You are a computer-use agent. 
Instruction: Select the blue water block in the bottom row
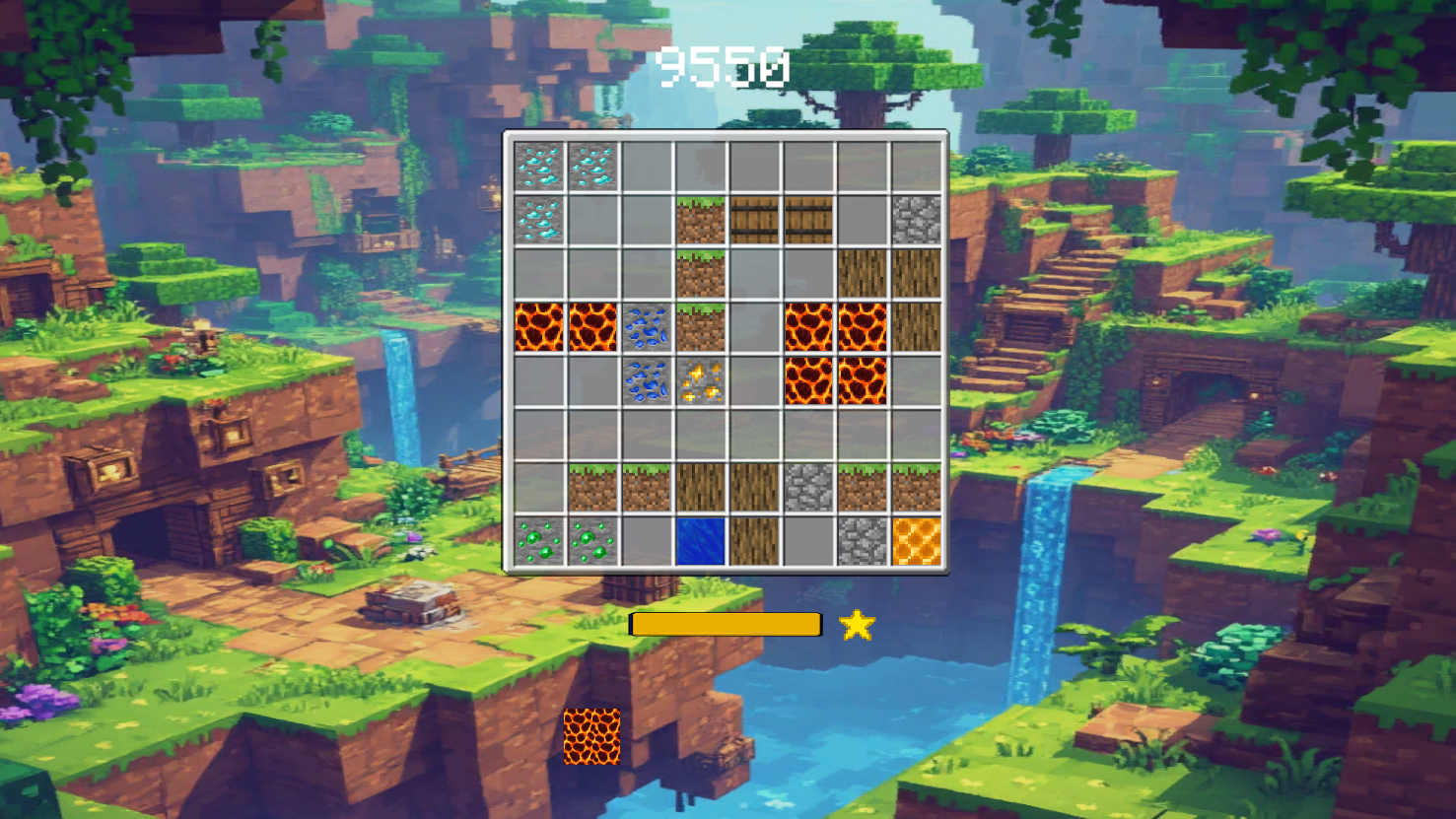click(x=701, y=544)
